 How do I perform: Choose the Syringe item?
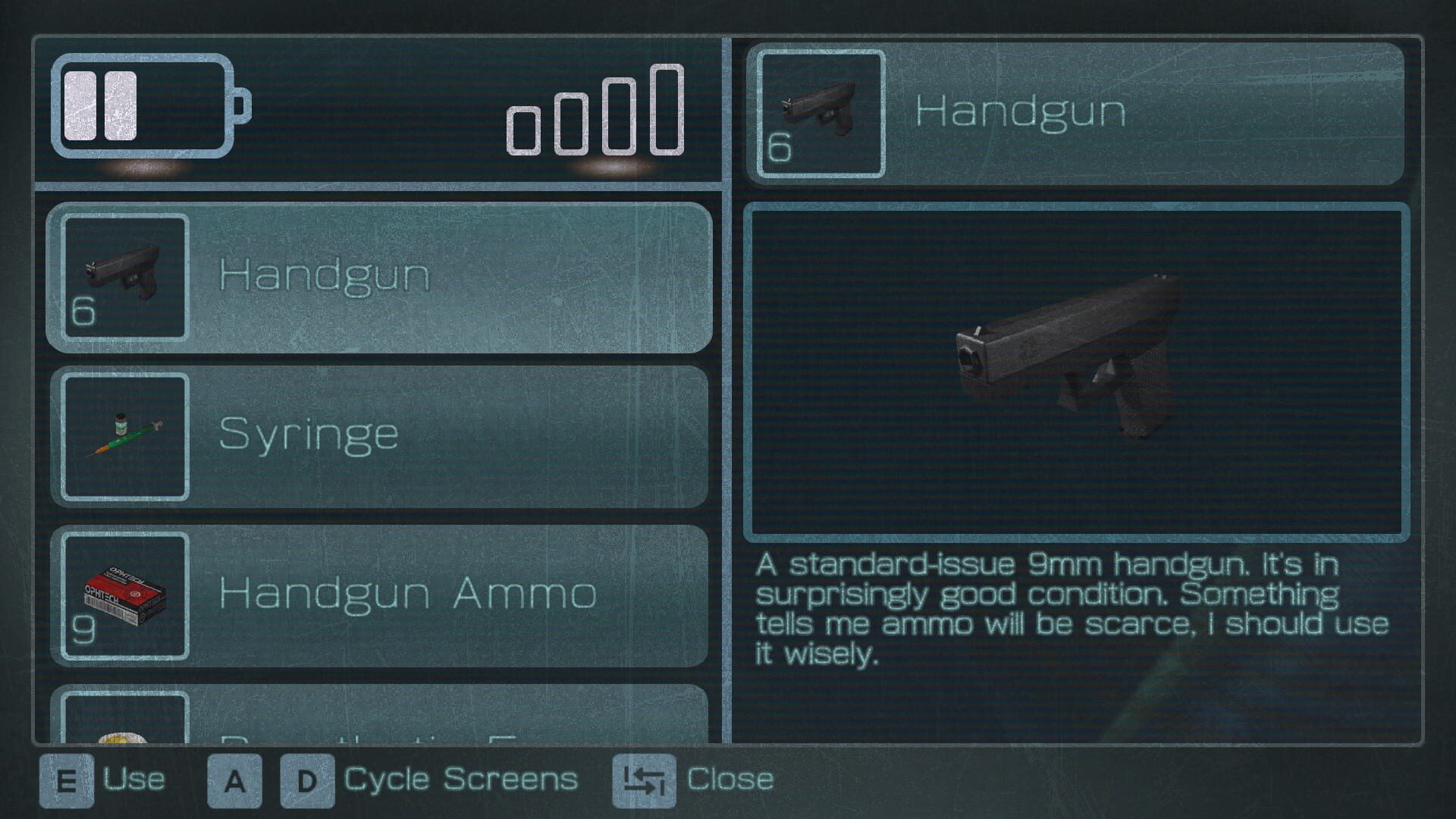pos(379,437)
